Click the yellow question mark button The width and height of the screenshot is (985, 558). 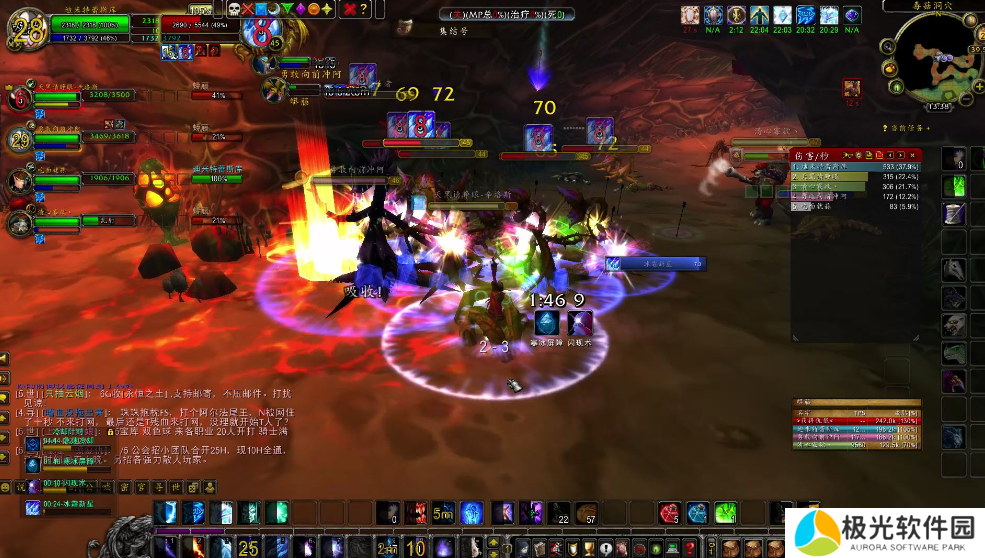click(364, 9)
